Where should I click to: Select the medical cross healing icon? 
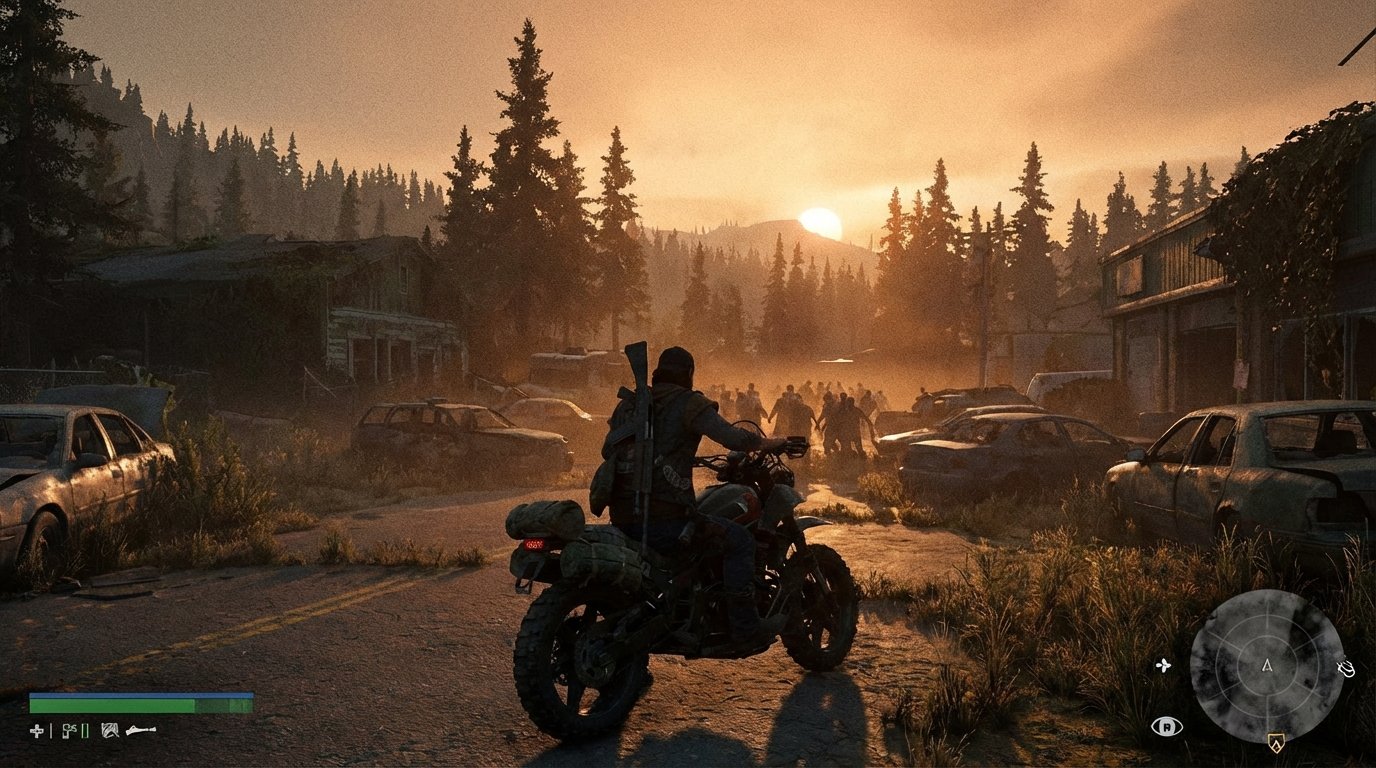coord(36,730)
